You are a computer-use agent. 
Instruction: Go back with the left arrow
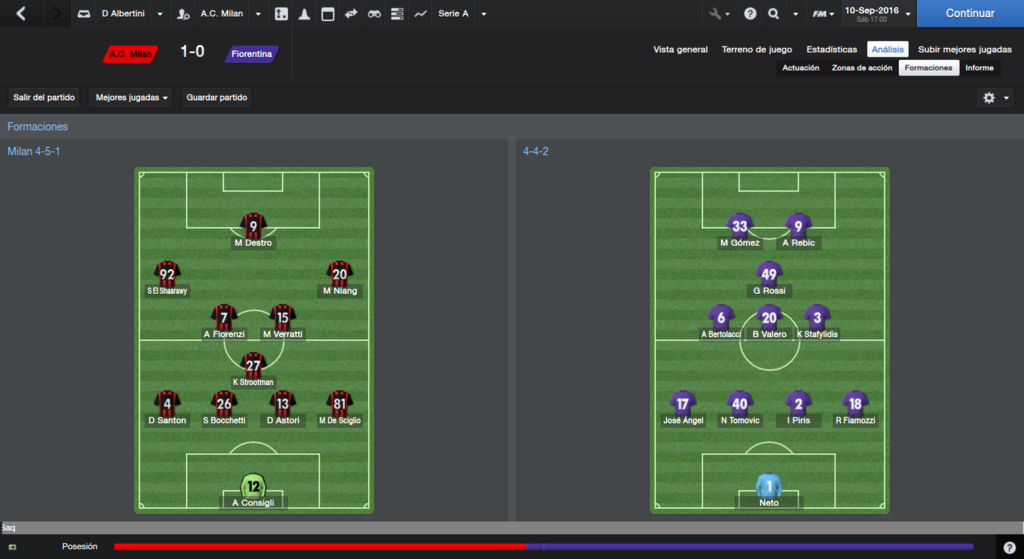(21, 14)
